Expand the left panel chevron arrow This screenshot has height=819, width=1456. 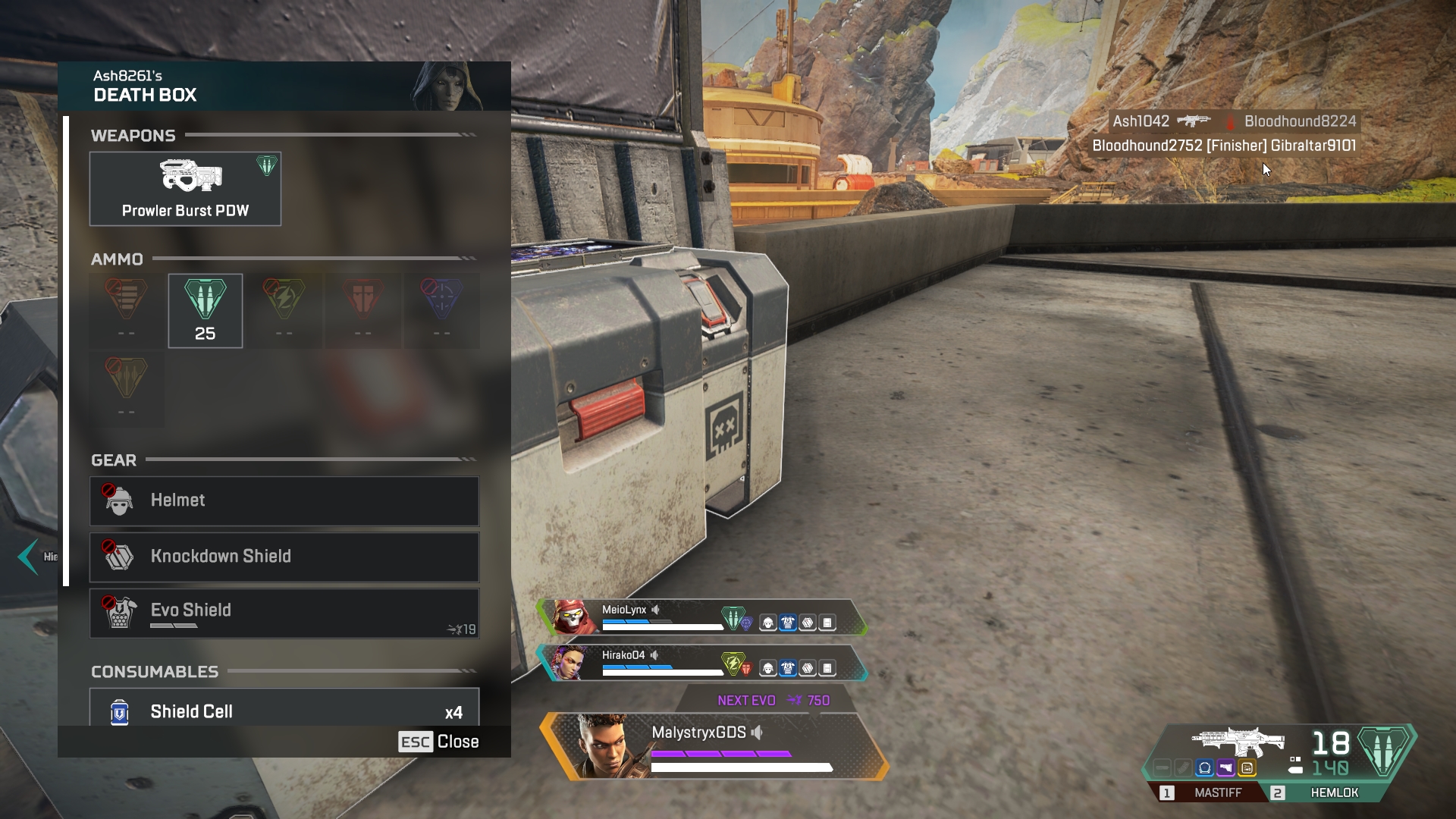pyautogui.click(x=29, y=557)
